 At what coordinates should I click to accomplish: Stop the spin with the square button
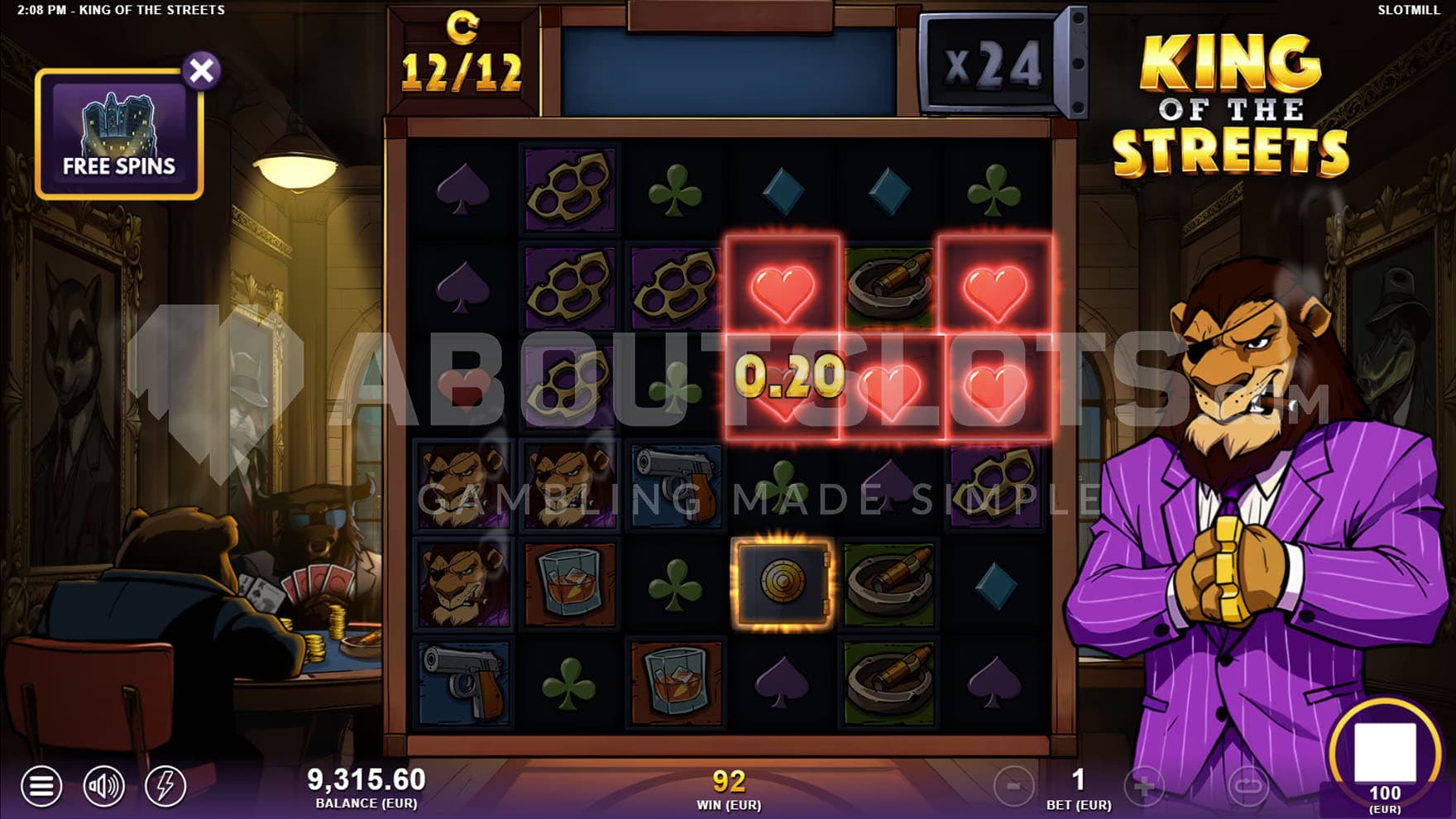1384,750
